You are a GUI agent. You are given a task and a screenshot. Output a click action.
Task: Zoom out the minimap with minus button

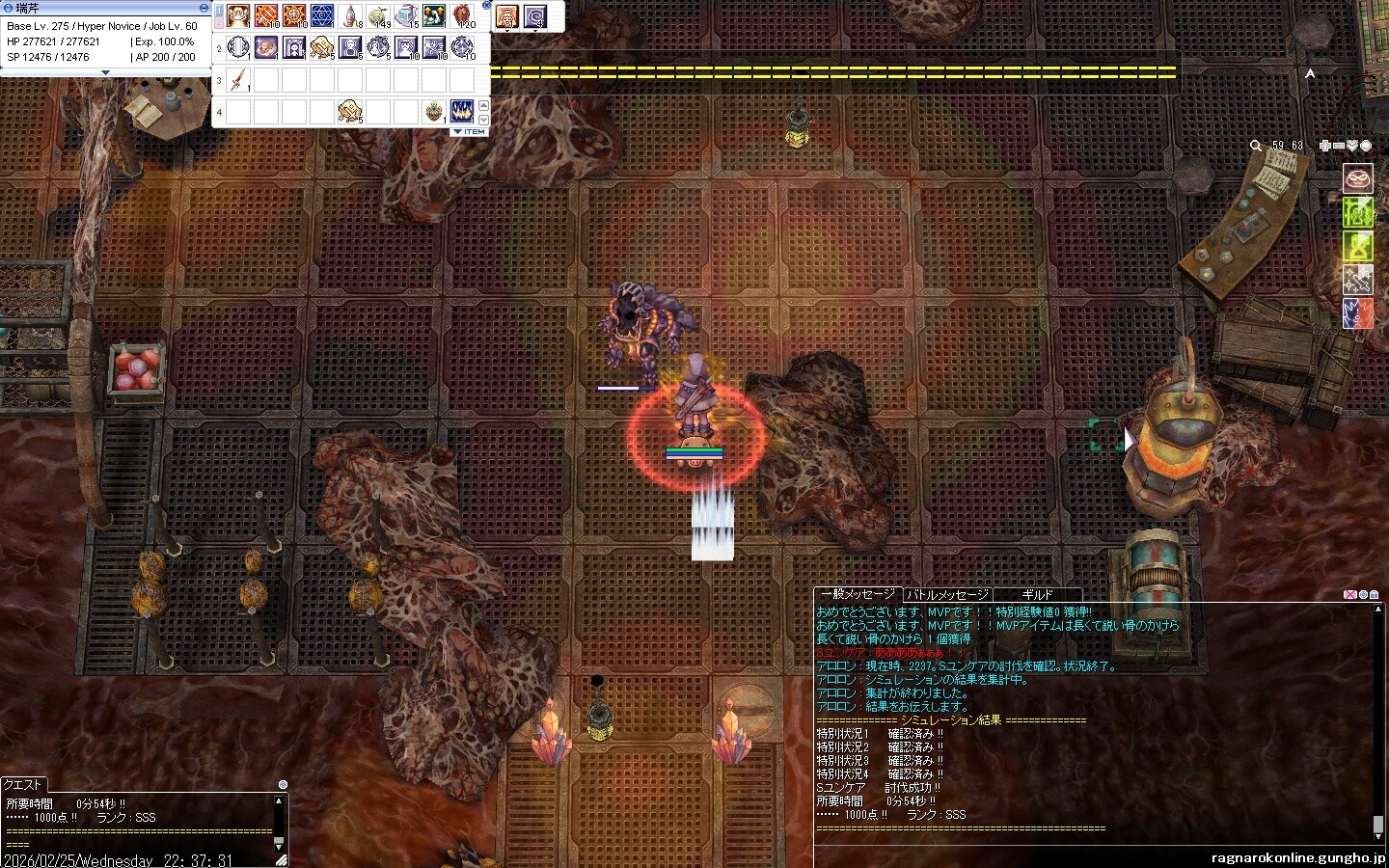pos(1339,146)
